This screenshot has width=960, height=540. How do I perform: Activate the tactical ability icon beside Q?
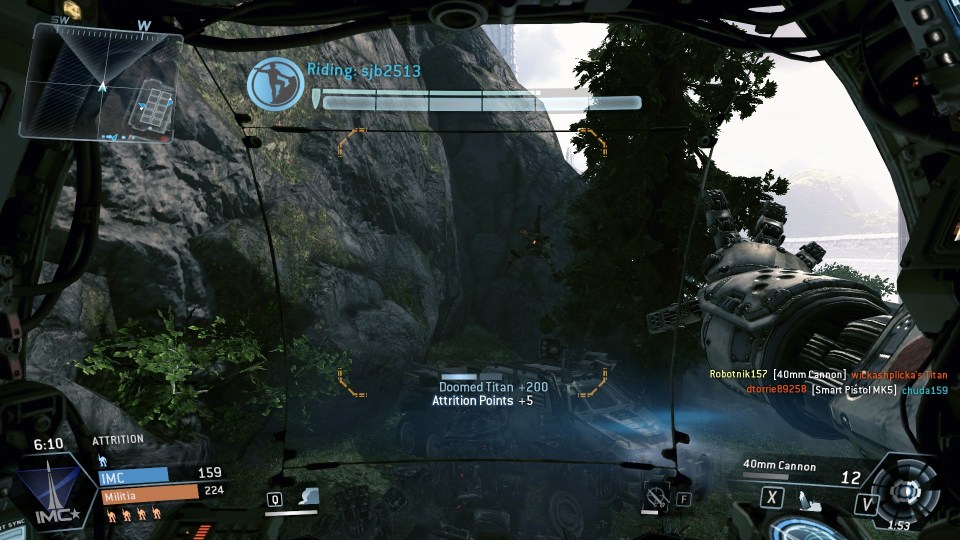pos(309,497)
